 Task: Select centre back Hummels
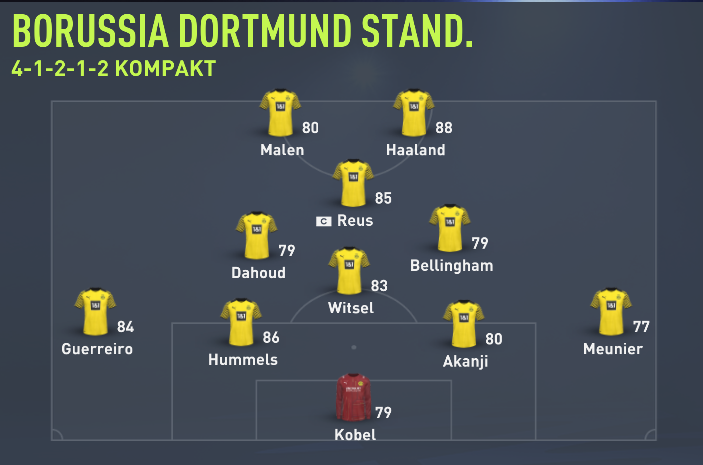[241, 323]
